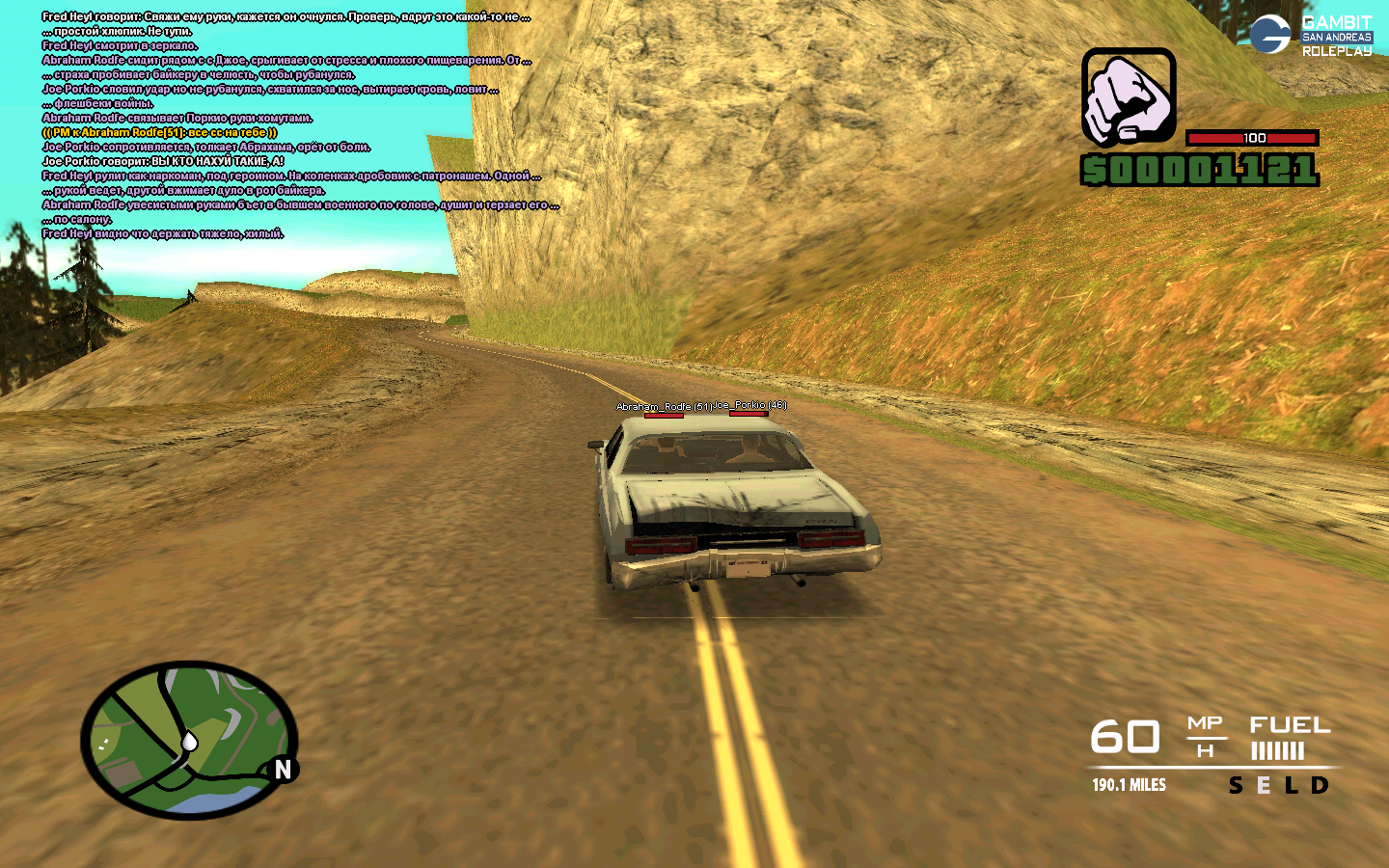This screenshot has width=1389, height=868.
Task: Click the north marker on the minimap
Action: click(x=283, y=770)
